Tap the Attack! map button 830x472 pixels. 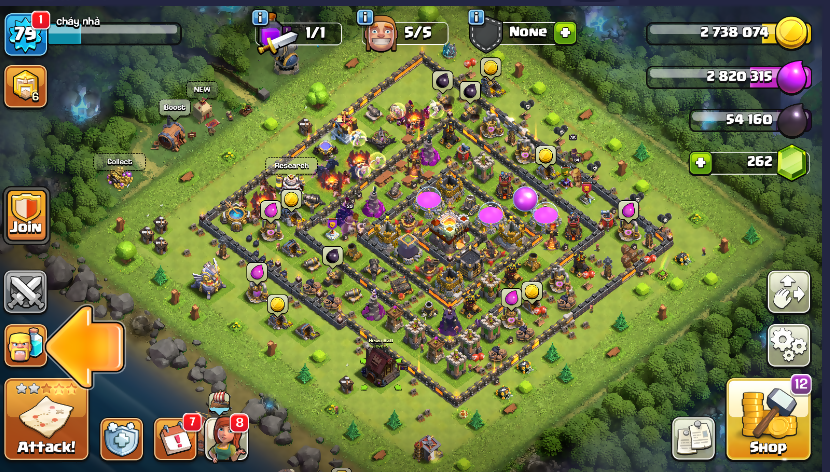pos(46,420)
